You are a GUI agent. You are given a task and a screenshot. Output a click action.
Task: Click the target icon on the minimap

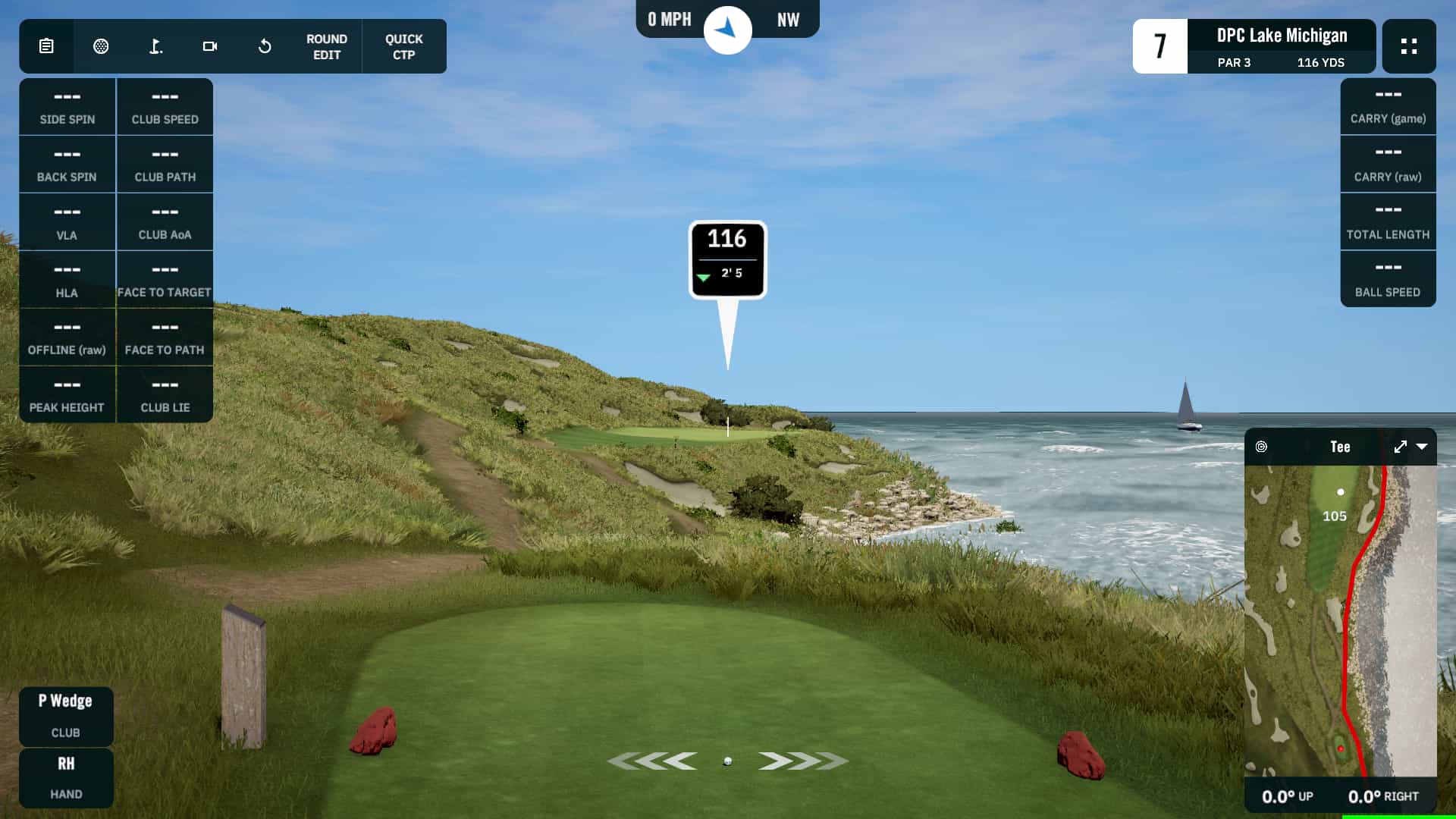click(1261, 447)
